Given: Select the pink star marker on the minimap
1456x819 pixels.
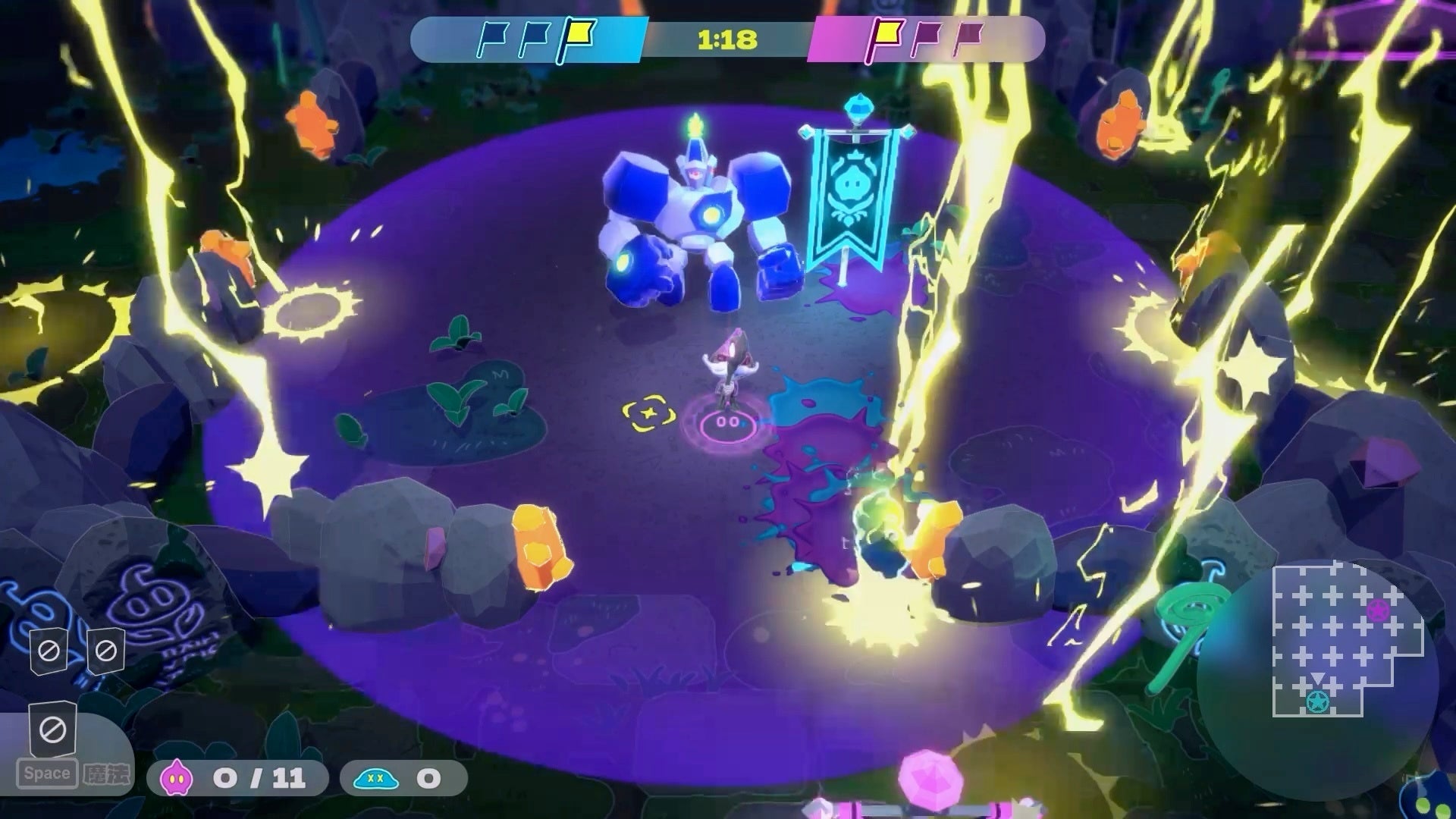Looking at the screenshot, I should point(1377,609).
